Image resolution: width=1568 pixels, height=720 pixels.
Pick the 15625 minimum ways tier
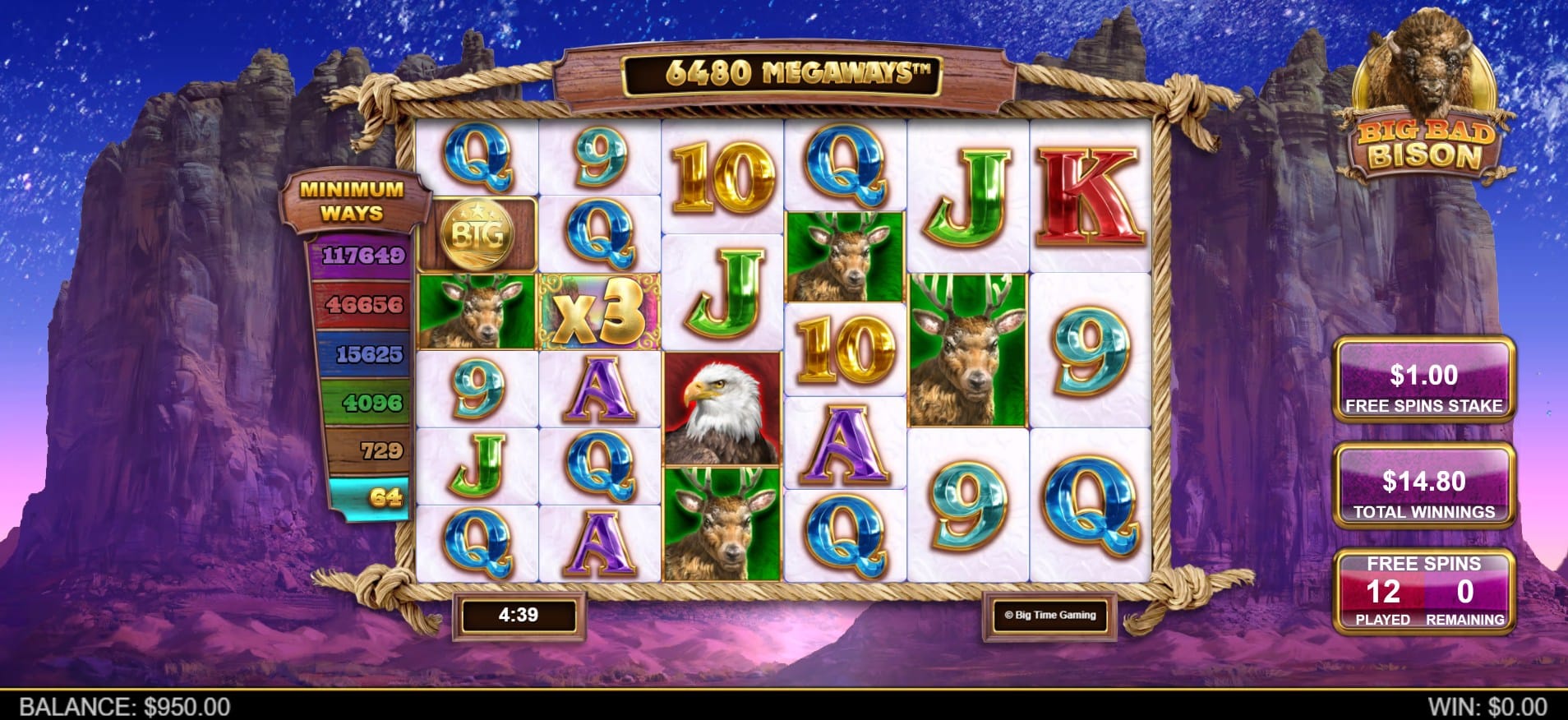point(368,354)
